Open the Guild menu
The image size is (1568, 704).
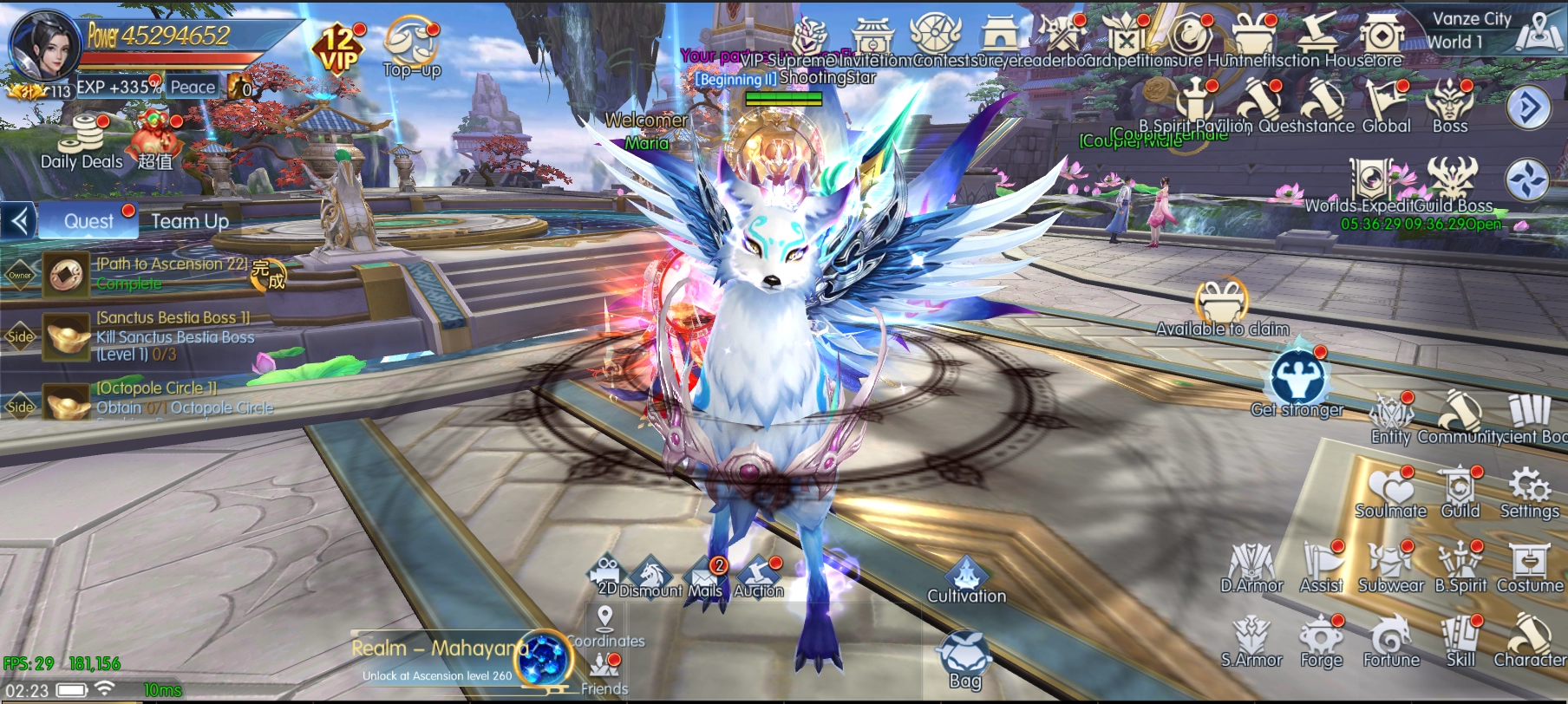(1460, 491)
